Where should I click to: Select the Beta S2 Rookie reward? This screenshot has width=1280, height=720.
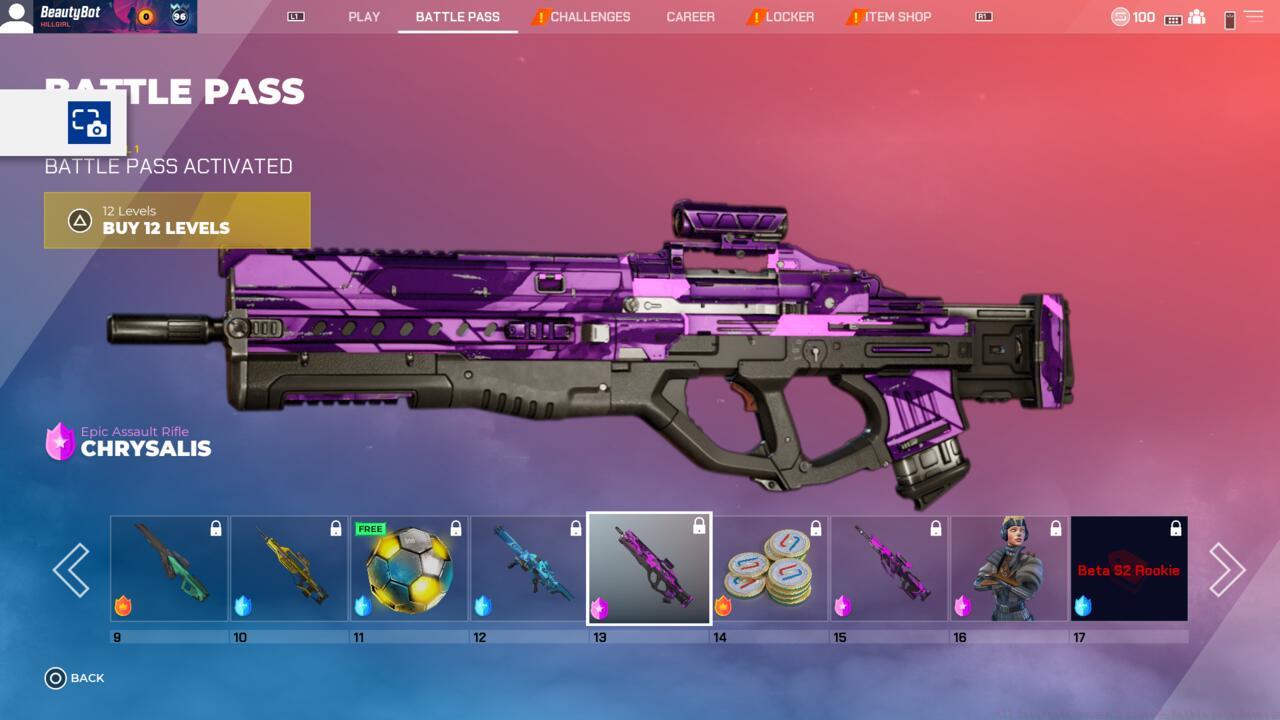tap(1129, 569)
